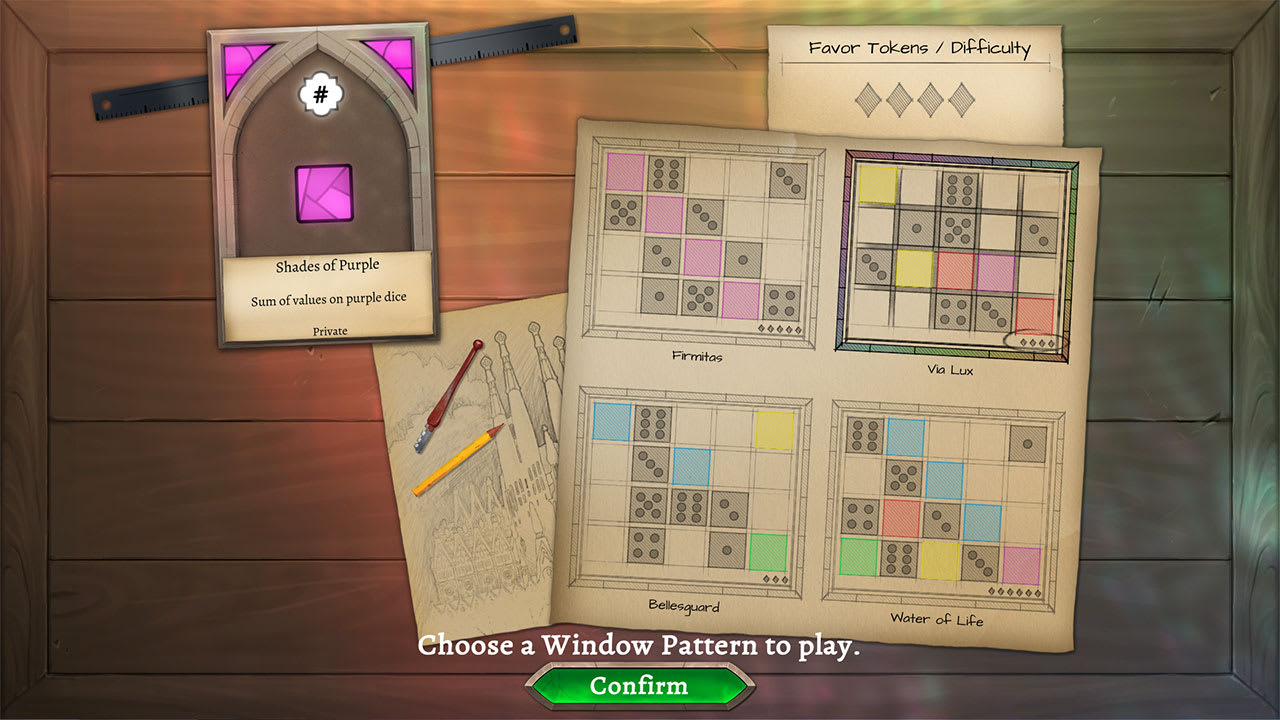Click the five-pip die in Bellesguard grid
1280x720 pixels.
point(650,505)
